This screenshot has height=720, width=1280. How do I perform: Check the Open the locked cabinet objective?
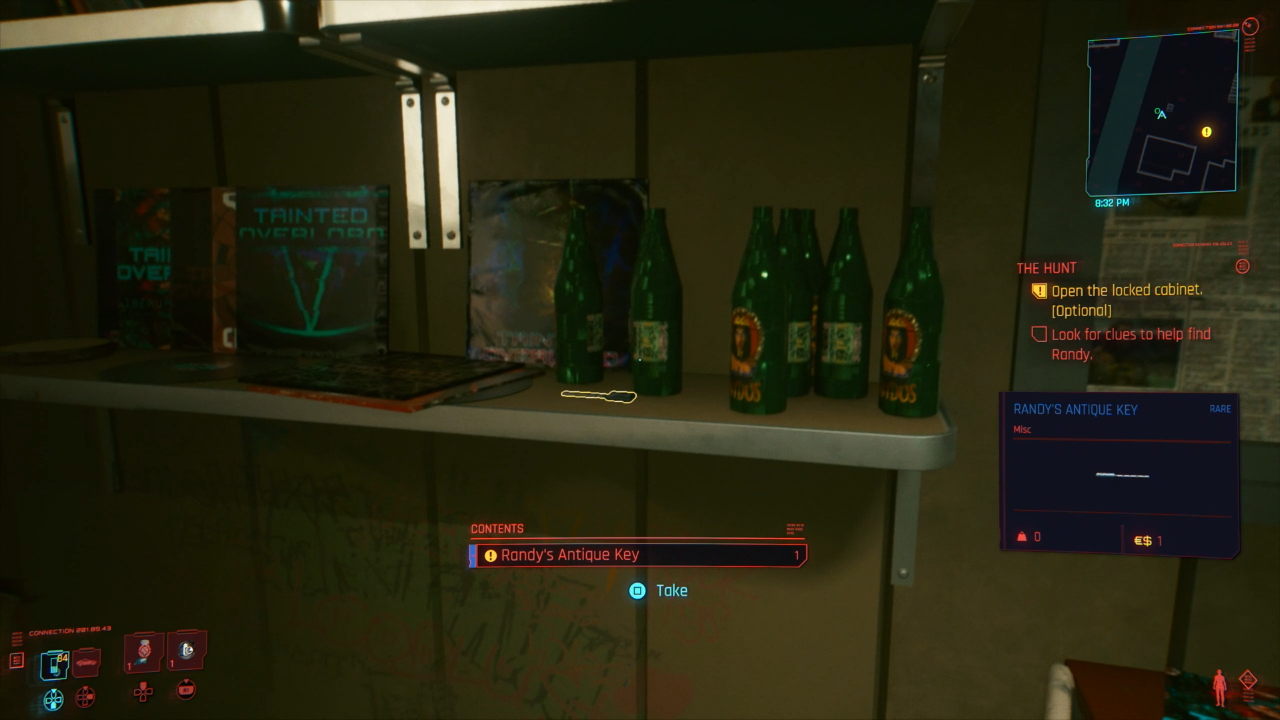coord(1041,290)
